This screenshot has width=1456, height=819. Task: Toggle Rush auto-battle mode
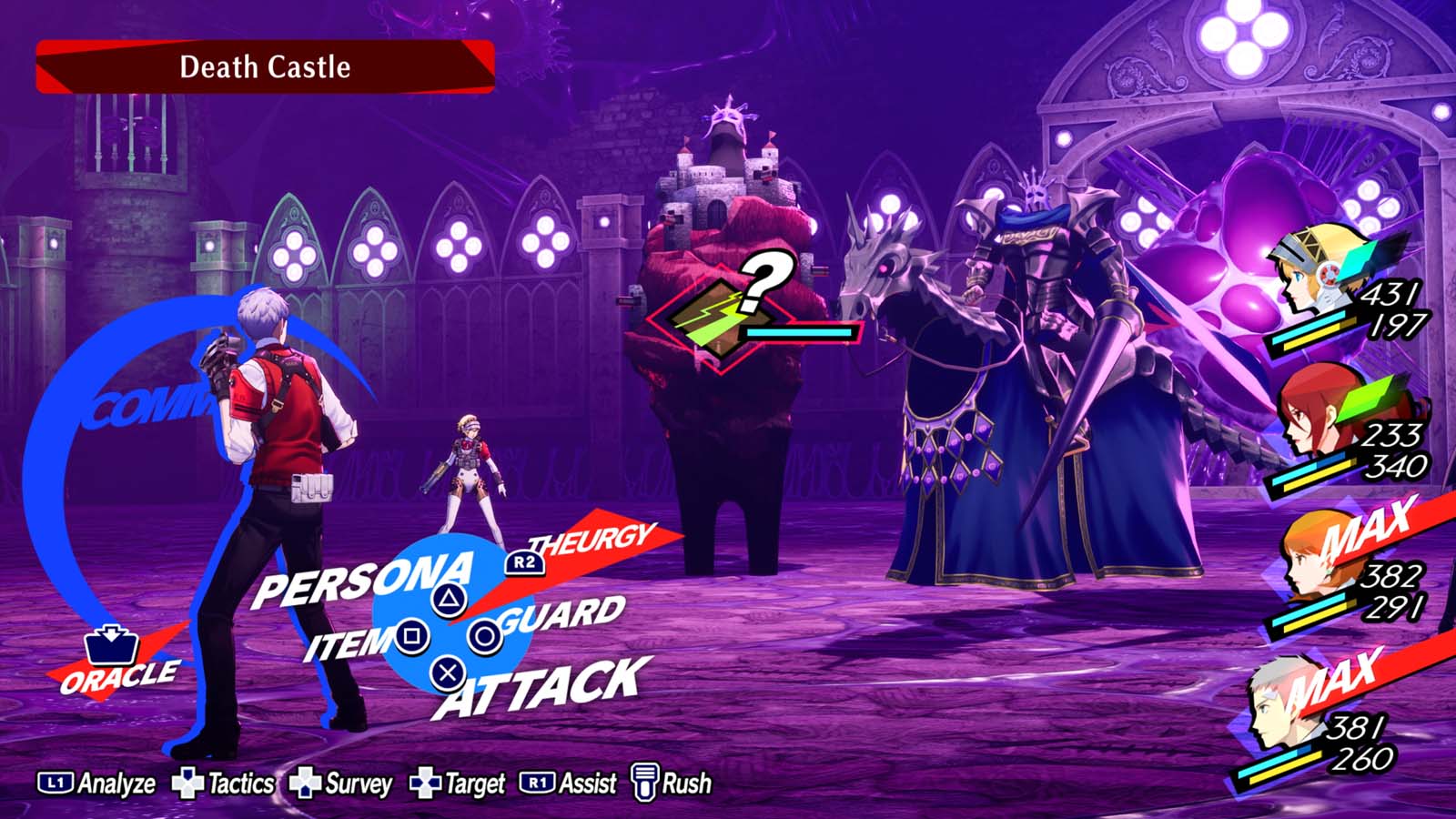(x=648, y=781)
